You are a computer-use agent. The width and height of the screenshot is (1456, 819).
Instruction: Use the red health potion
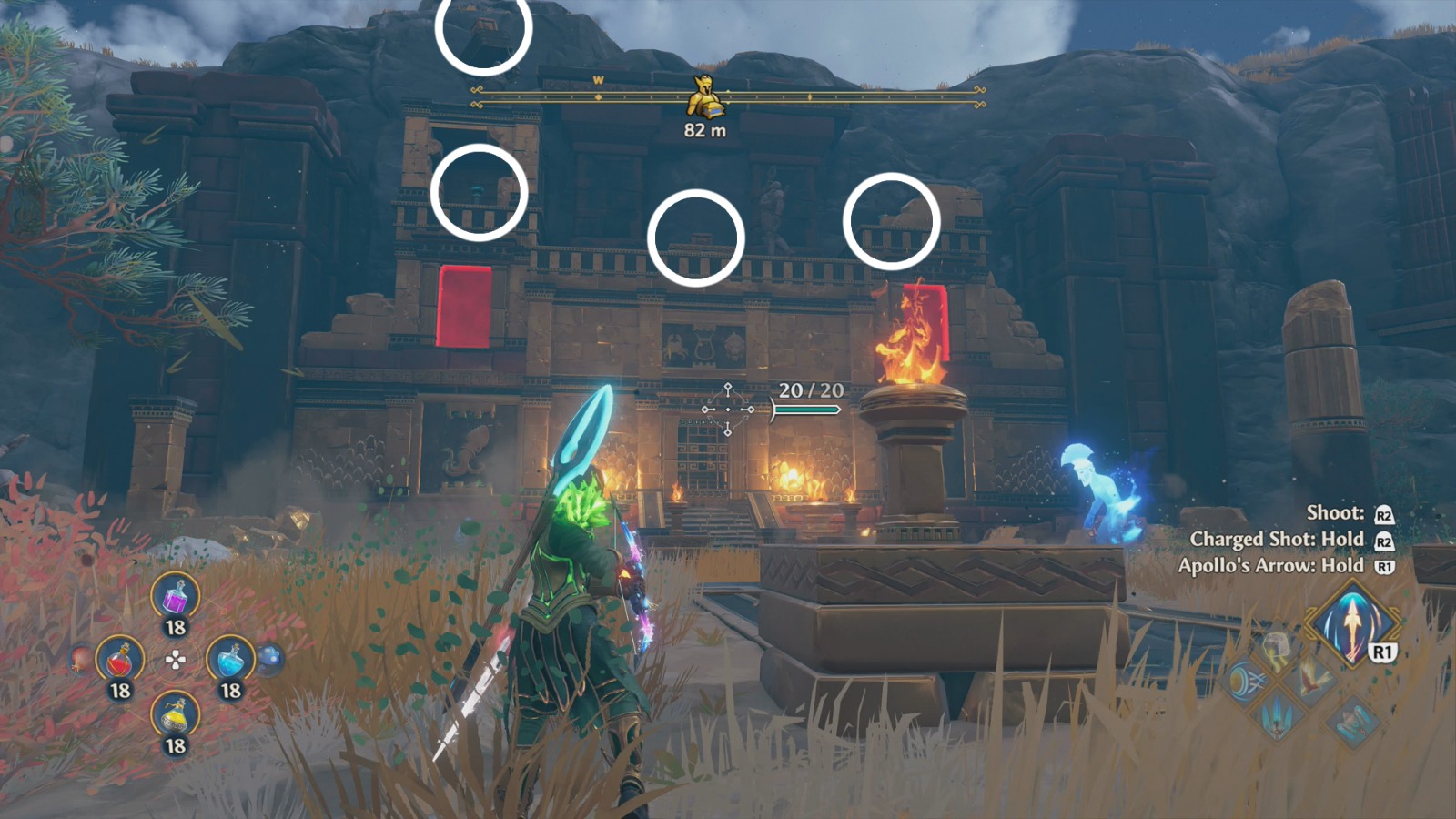click(121, 660)
